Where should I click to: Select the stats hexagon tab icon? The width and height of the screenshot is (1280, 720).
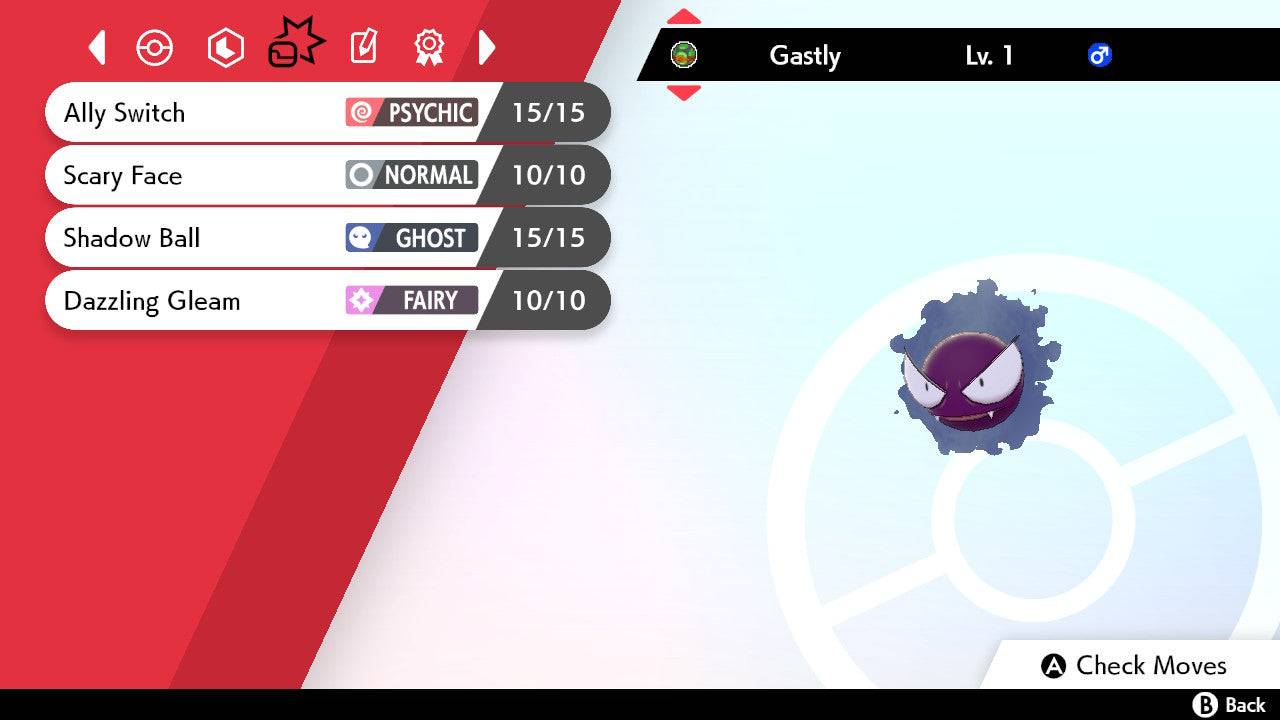[225, 47]
